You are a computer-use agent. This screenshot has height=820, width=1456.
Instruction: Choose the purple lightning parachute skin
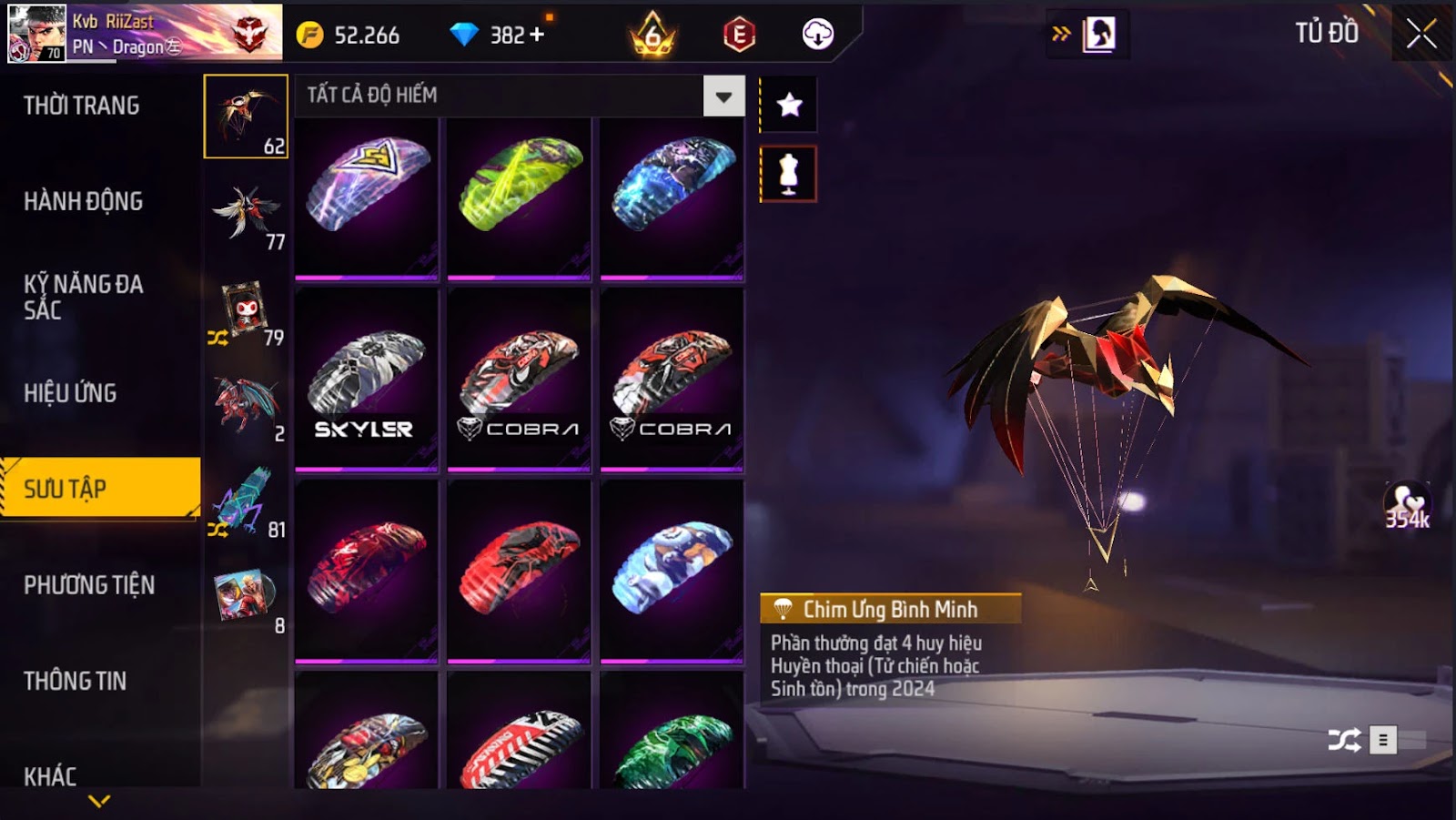click(366, 197)
